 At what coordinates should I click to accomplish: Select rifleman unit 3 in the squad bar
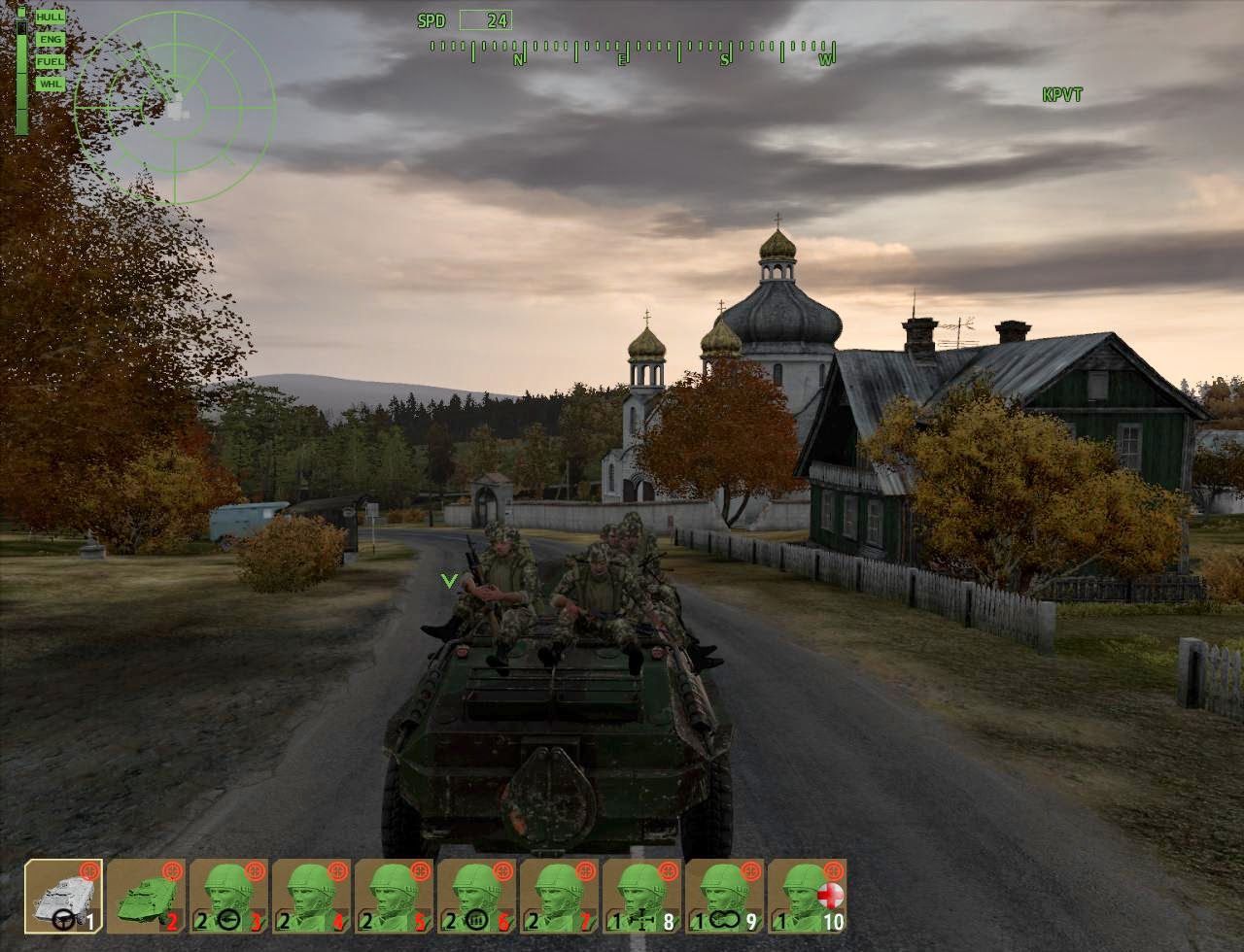click(x=228, y=899)
